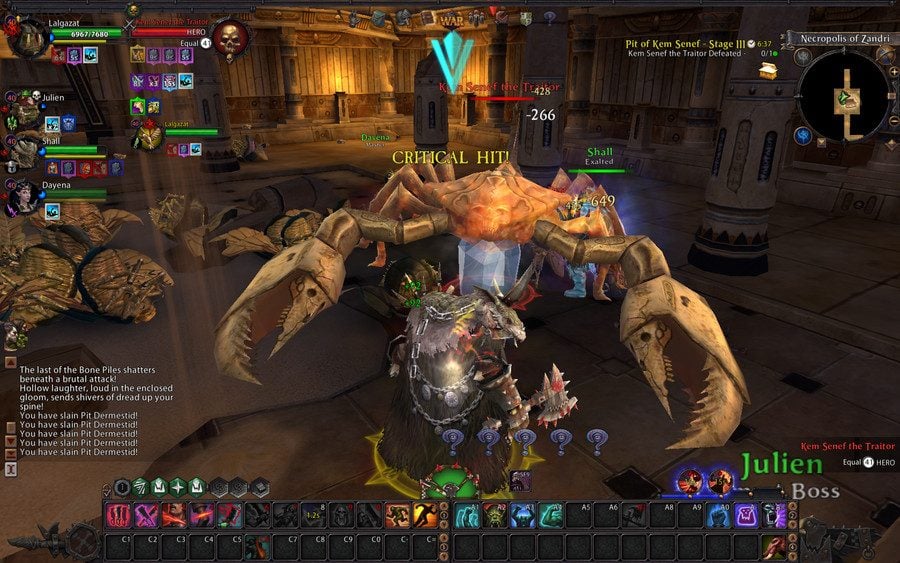Activate the orange pickaxe ability slot
Image resolution: width=900 pixels, height=563 pixels.
coord(424,515)
